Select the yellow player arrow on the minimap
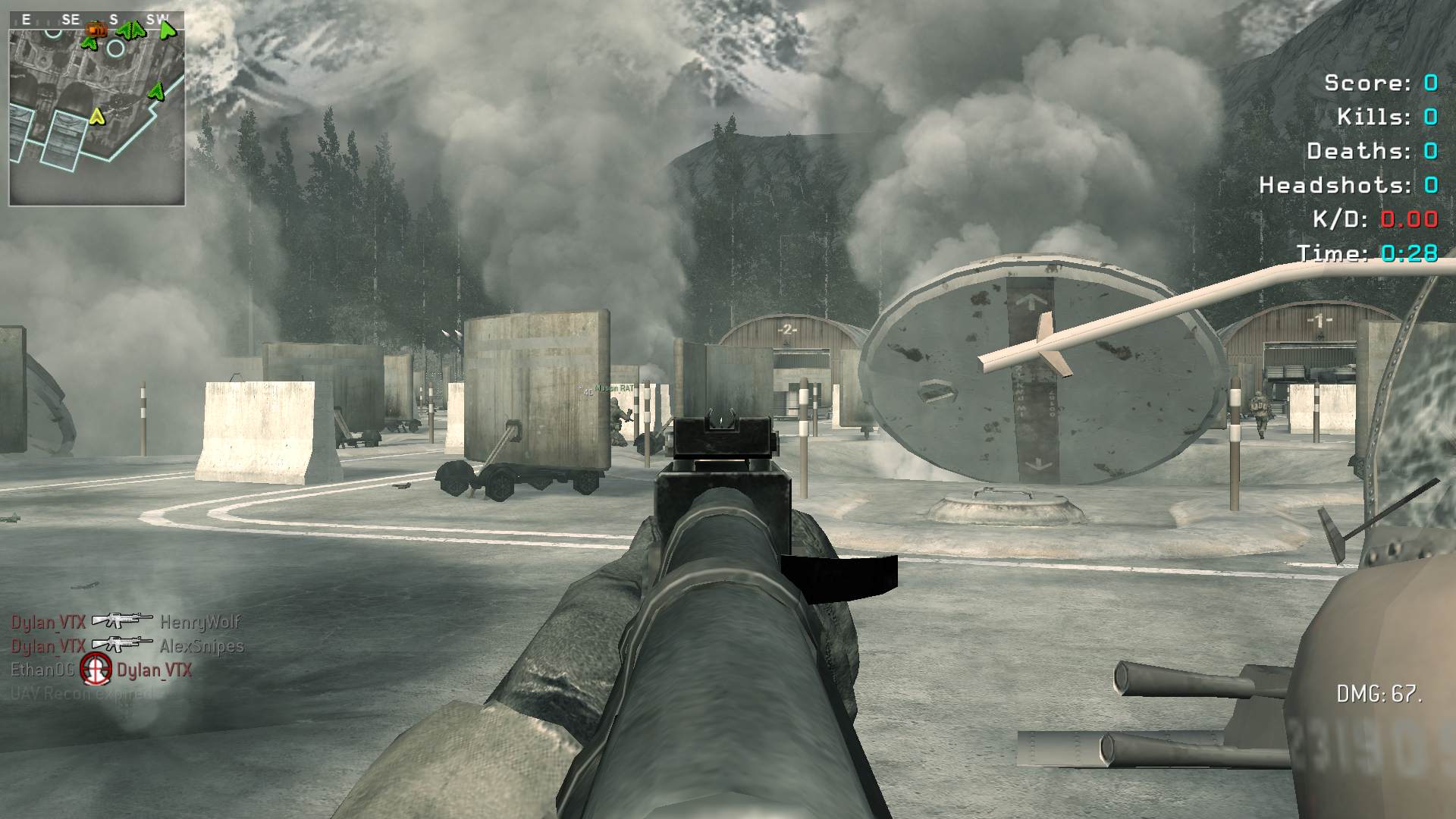This screenshot has height=819, width=1456. (96, 116)
